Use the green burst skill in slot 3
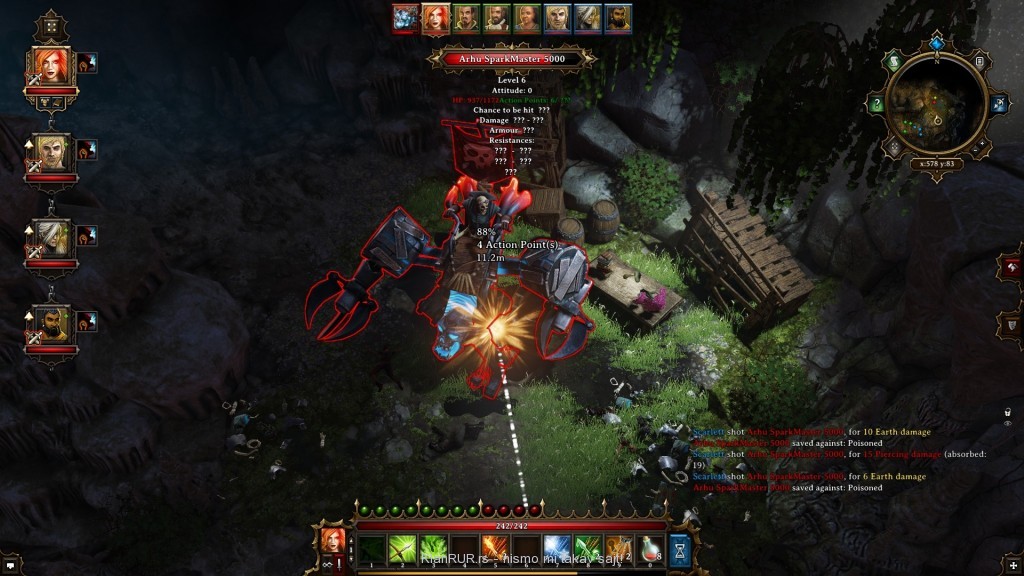 point(434,548)
